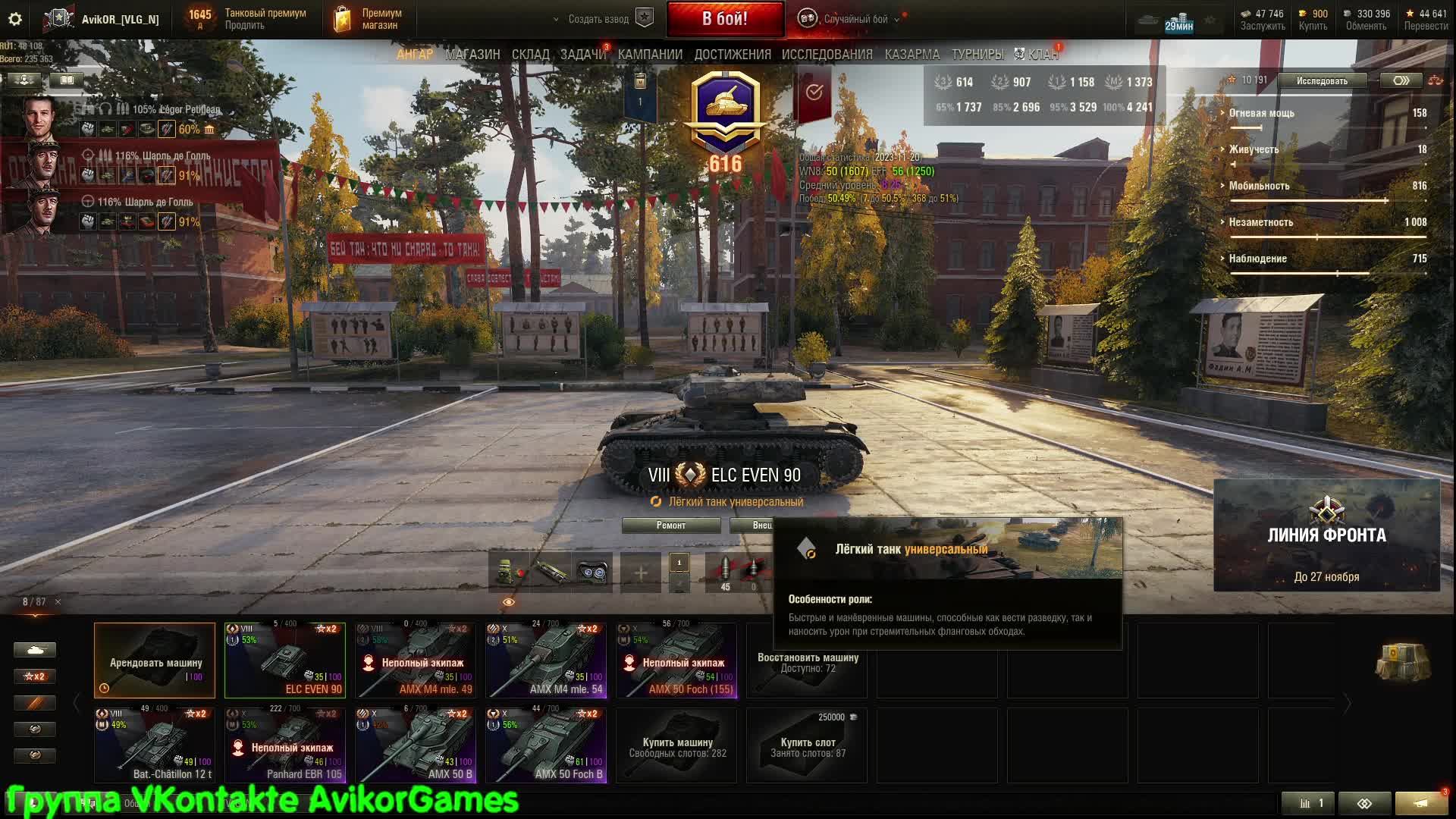Switch to the МАГАЗИН tab
The height and width of the screenshot is (819, 1456).
pyautogui.click(x=472, y=55)
